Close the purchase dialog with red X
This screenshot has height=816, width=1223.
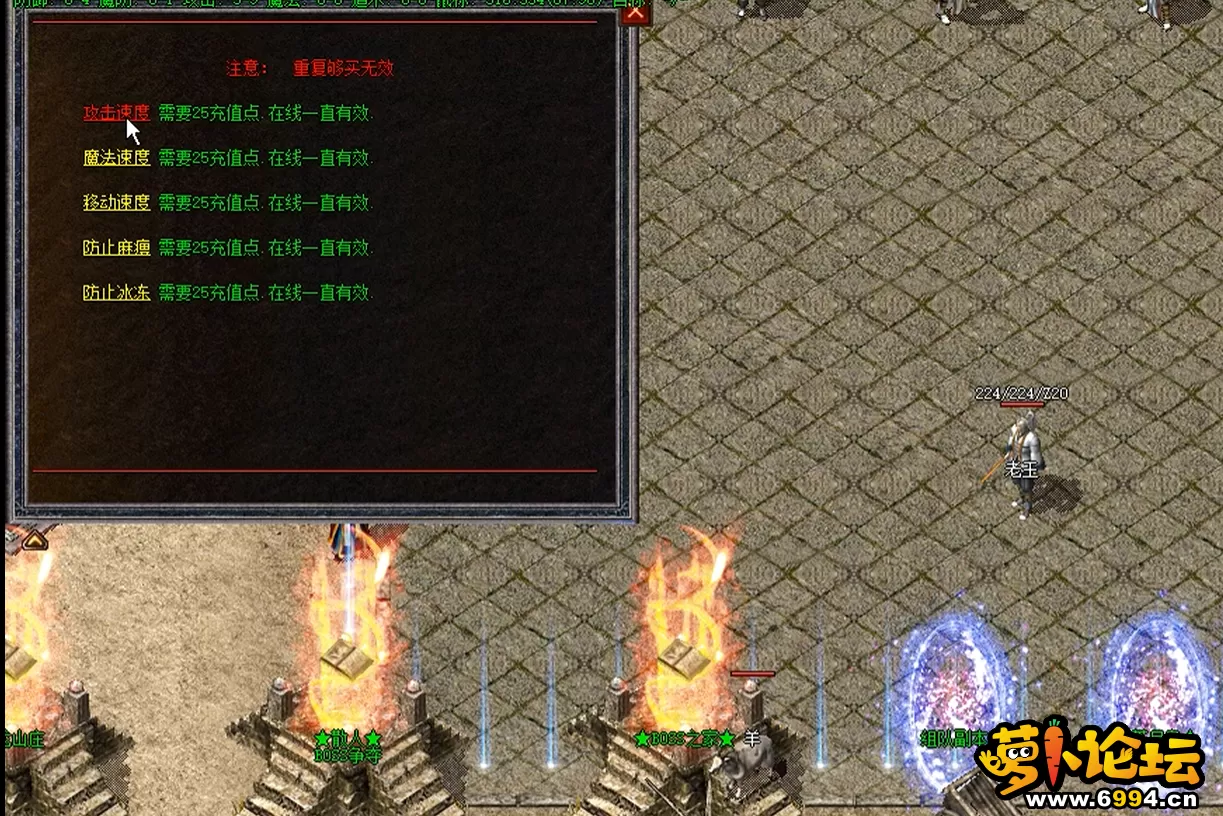632,13
